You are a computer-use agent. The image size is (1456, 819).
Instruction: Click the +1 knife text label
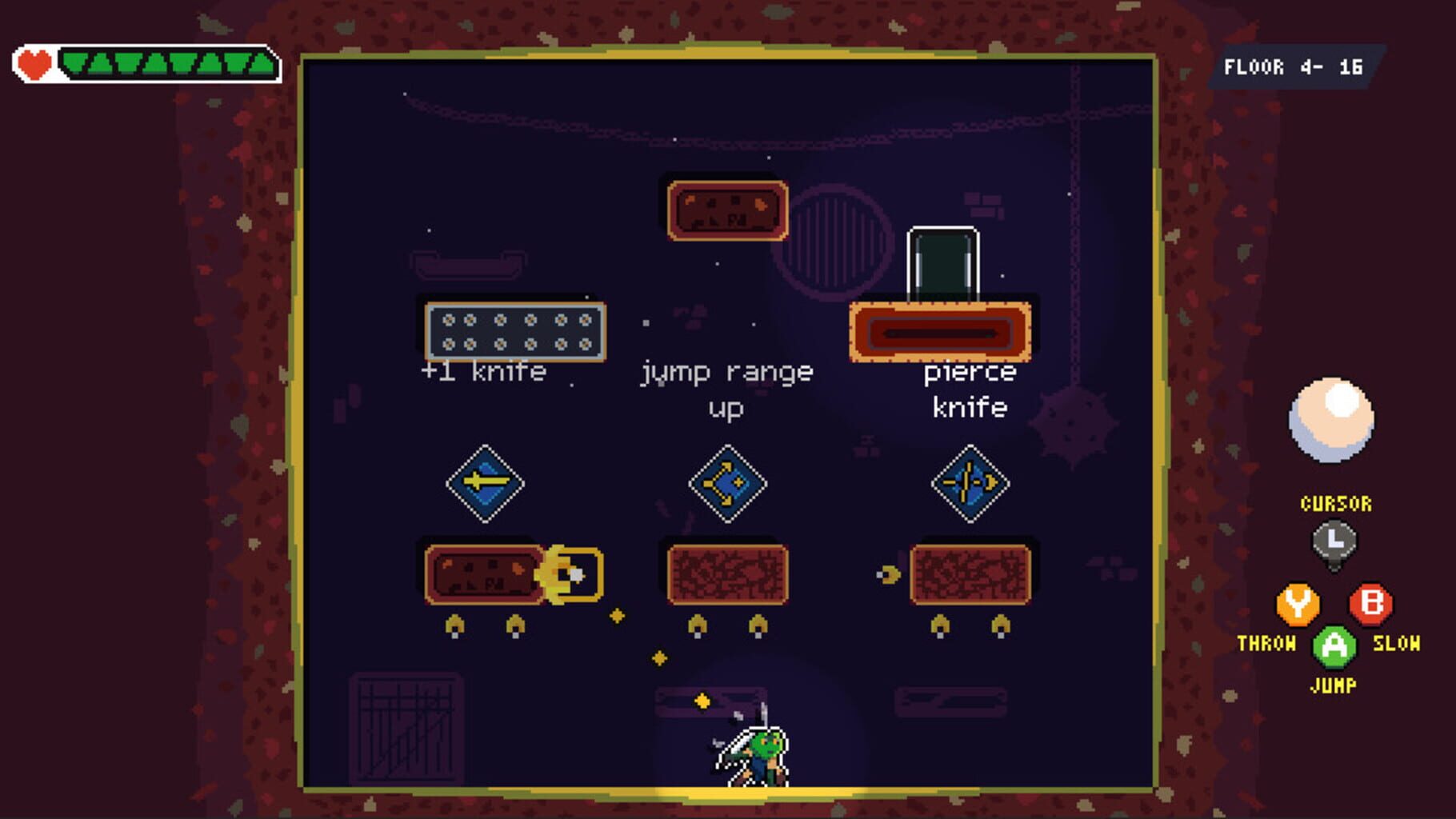483,371
